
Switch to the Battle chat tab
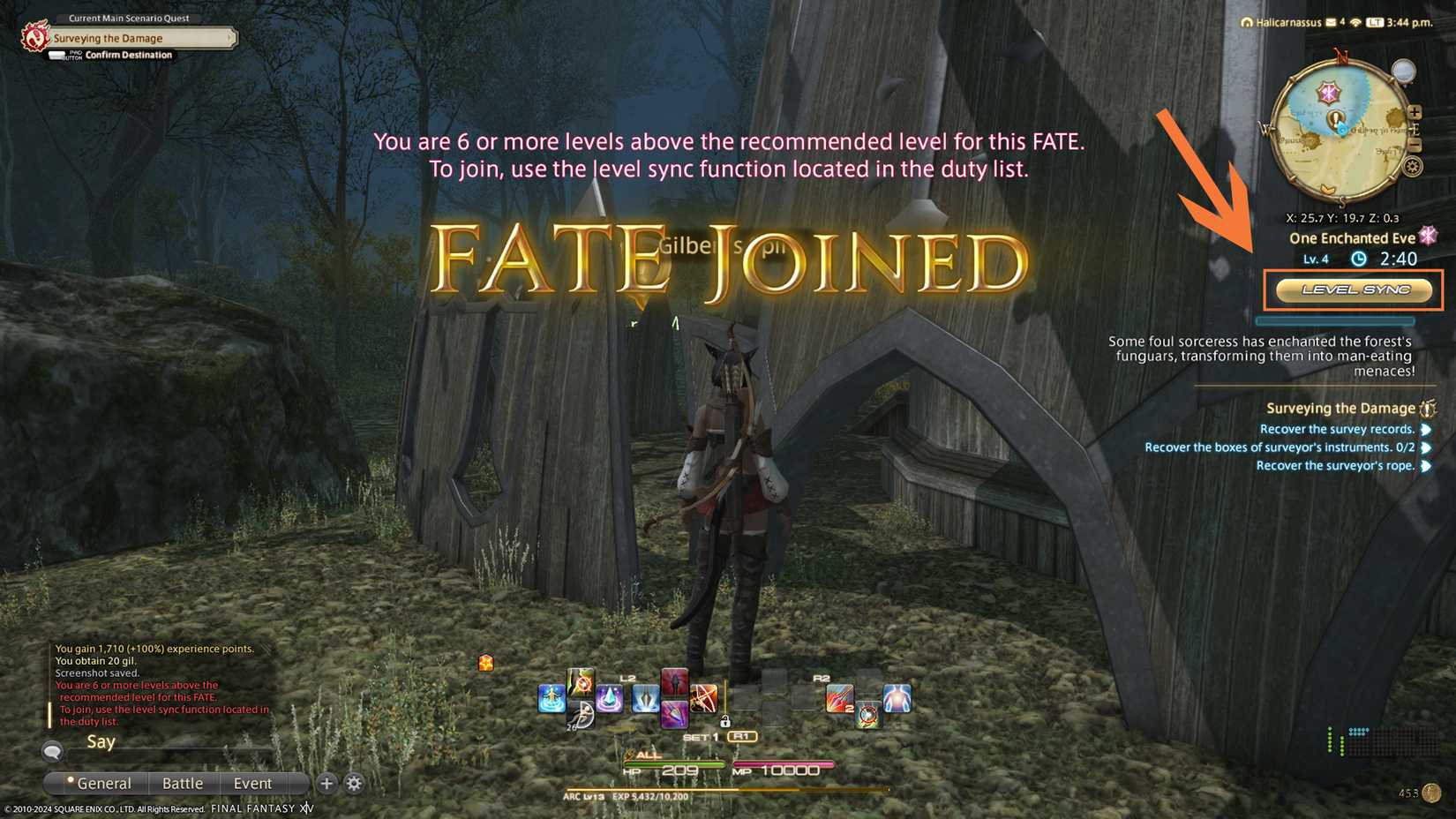click(x=184, y=784)
